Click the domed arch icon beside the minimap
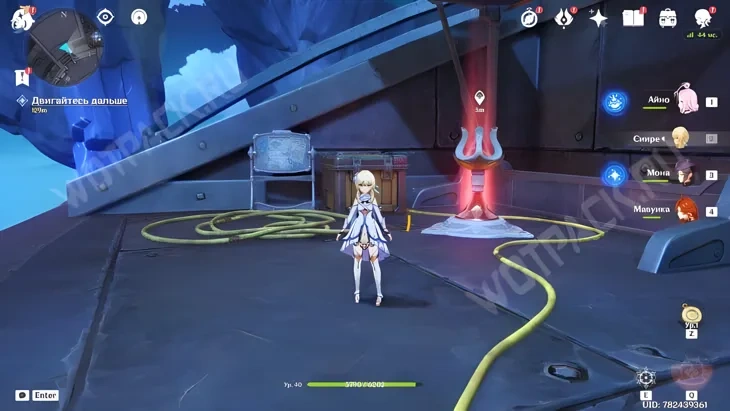The height and width of the screenshot is (411, 730). click(140, 16)
